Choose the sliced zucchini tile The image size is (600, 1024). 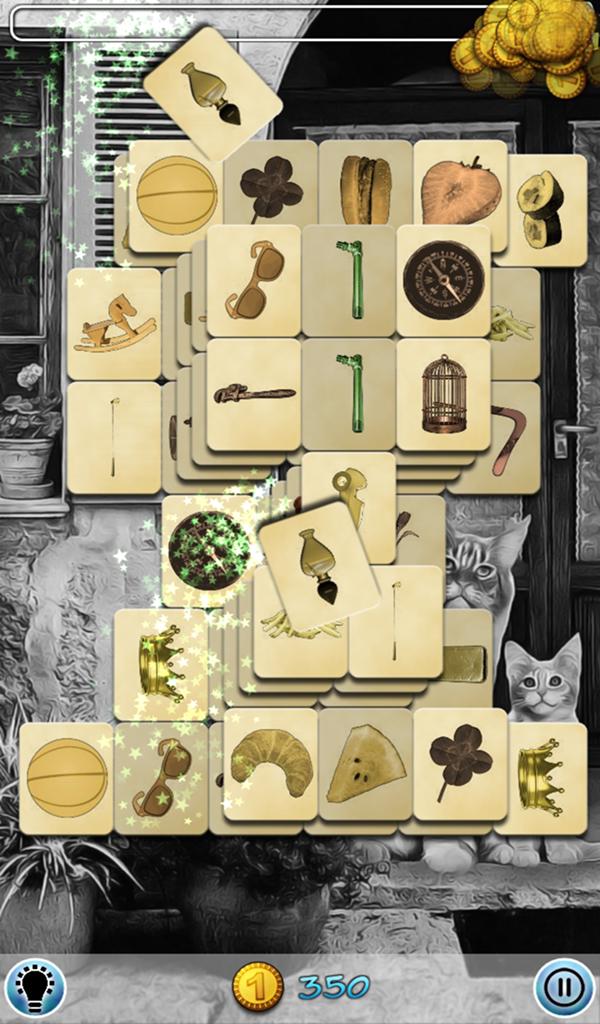click(541, 208)
